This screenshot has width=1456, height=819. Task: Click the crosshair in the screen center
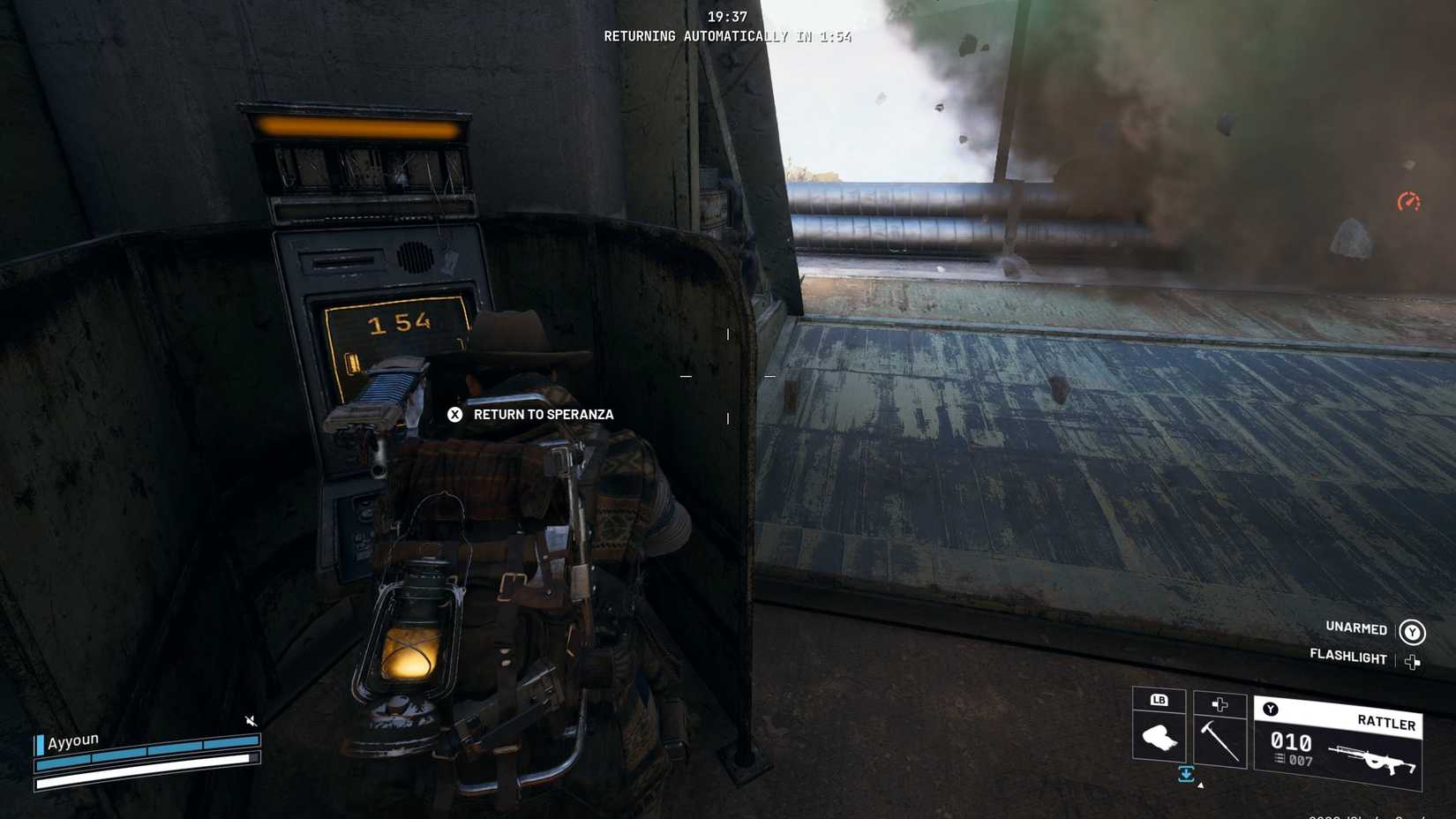point(728,374)
